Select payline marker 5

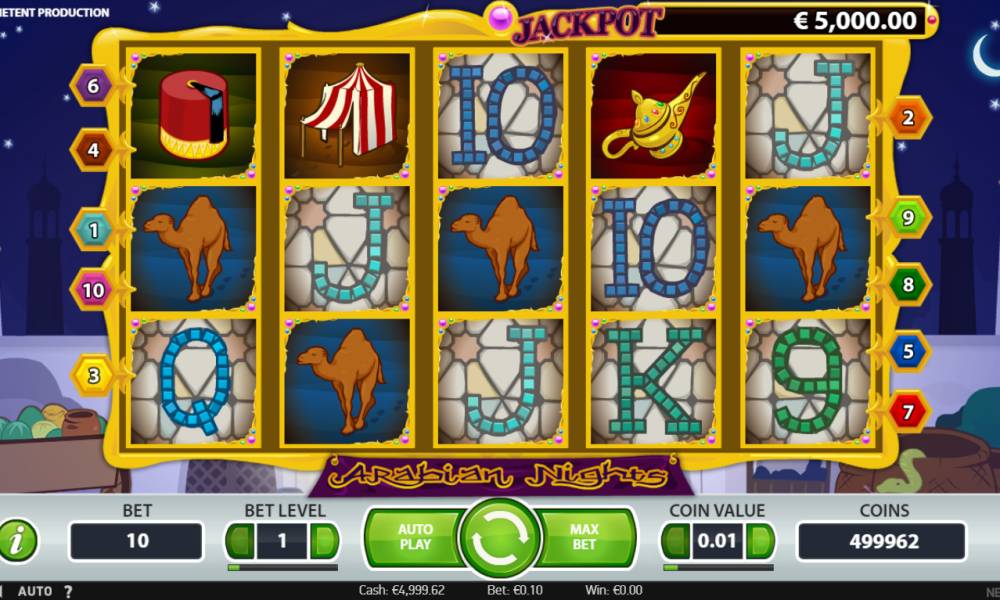pyautogui.click(x=908, y=351)
